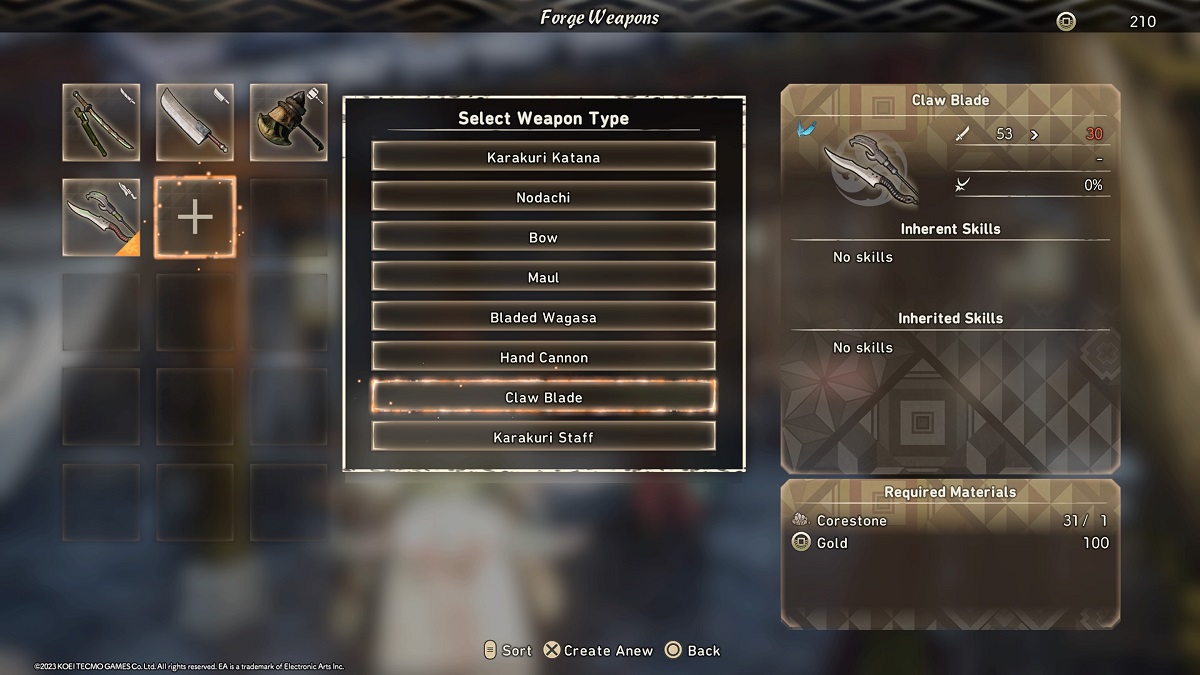Choose the Claw Blade entry
This screenshot has width=1200, height=675.
(x=543, y=397)
